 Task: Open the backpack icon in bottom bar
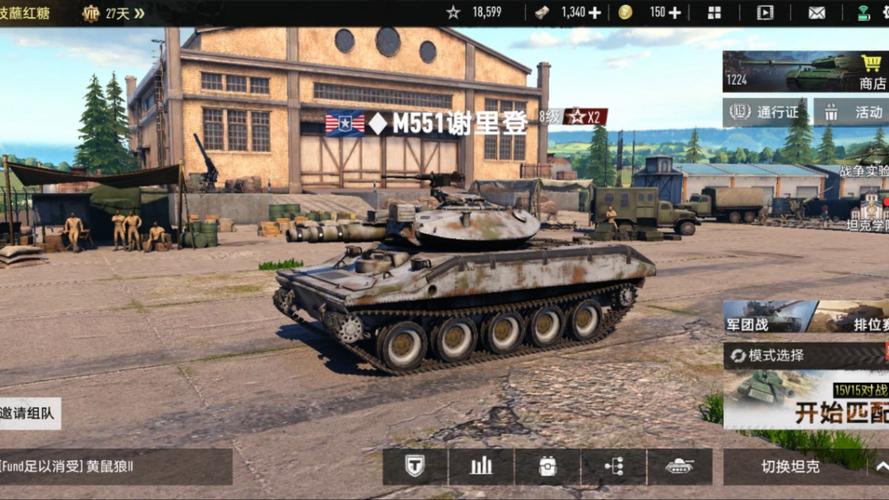click(x=547, y=466)
